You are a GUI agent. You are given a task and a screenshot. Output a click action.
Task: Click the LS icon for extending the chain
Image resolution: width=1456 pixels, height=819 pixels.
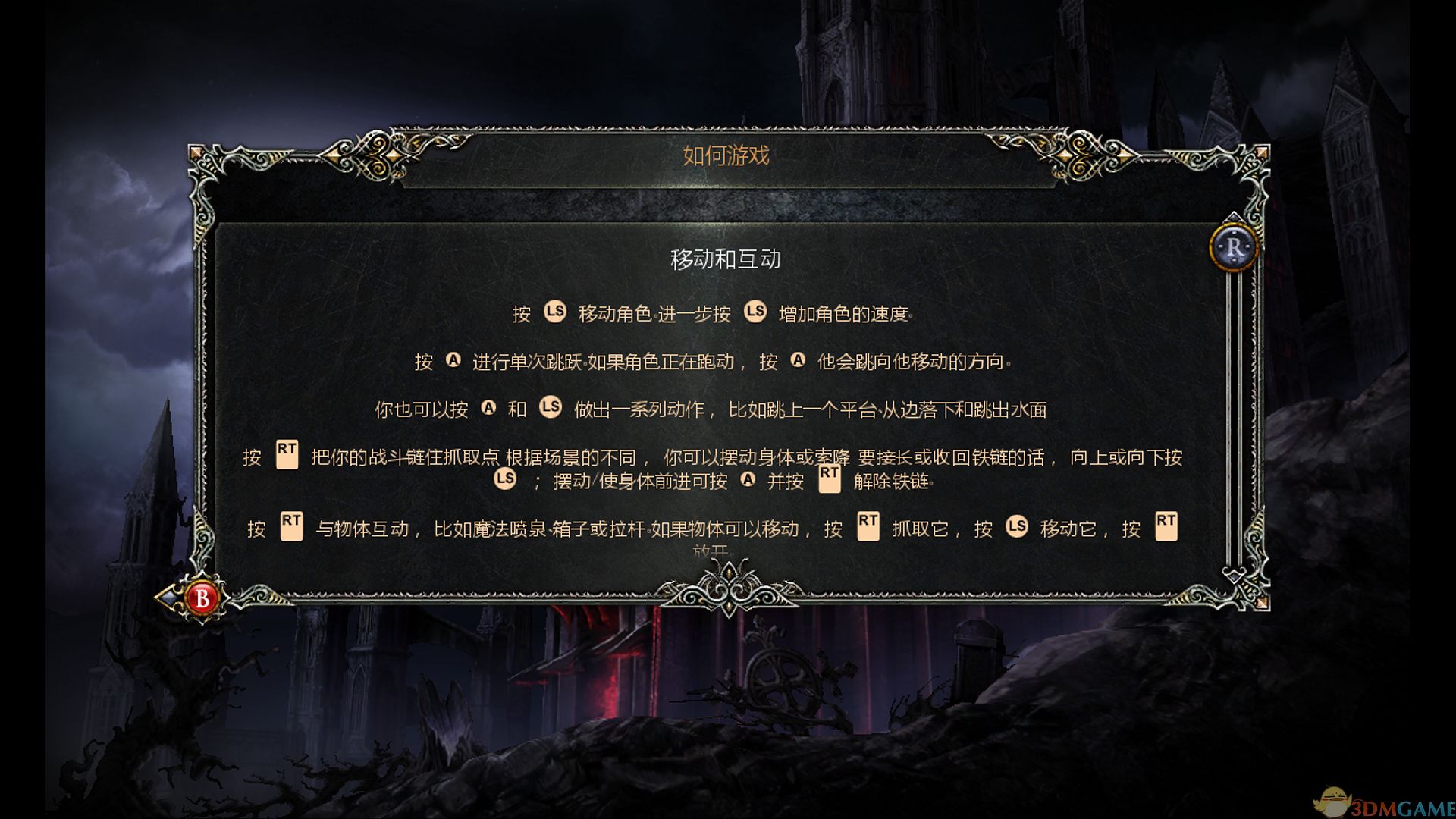[x=505, y=478]
